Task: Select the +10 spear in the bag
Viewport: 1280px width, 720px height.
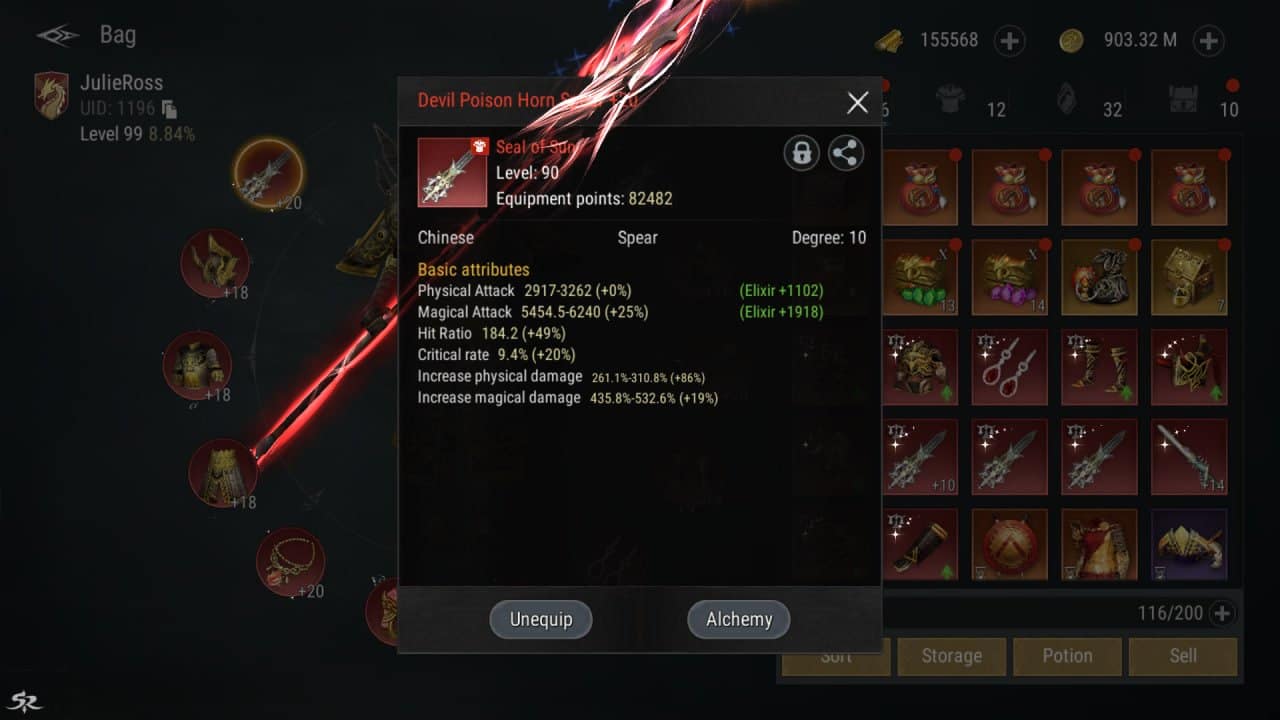Action: 920,457
